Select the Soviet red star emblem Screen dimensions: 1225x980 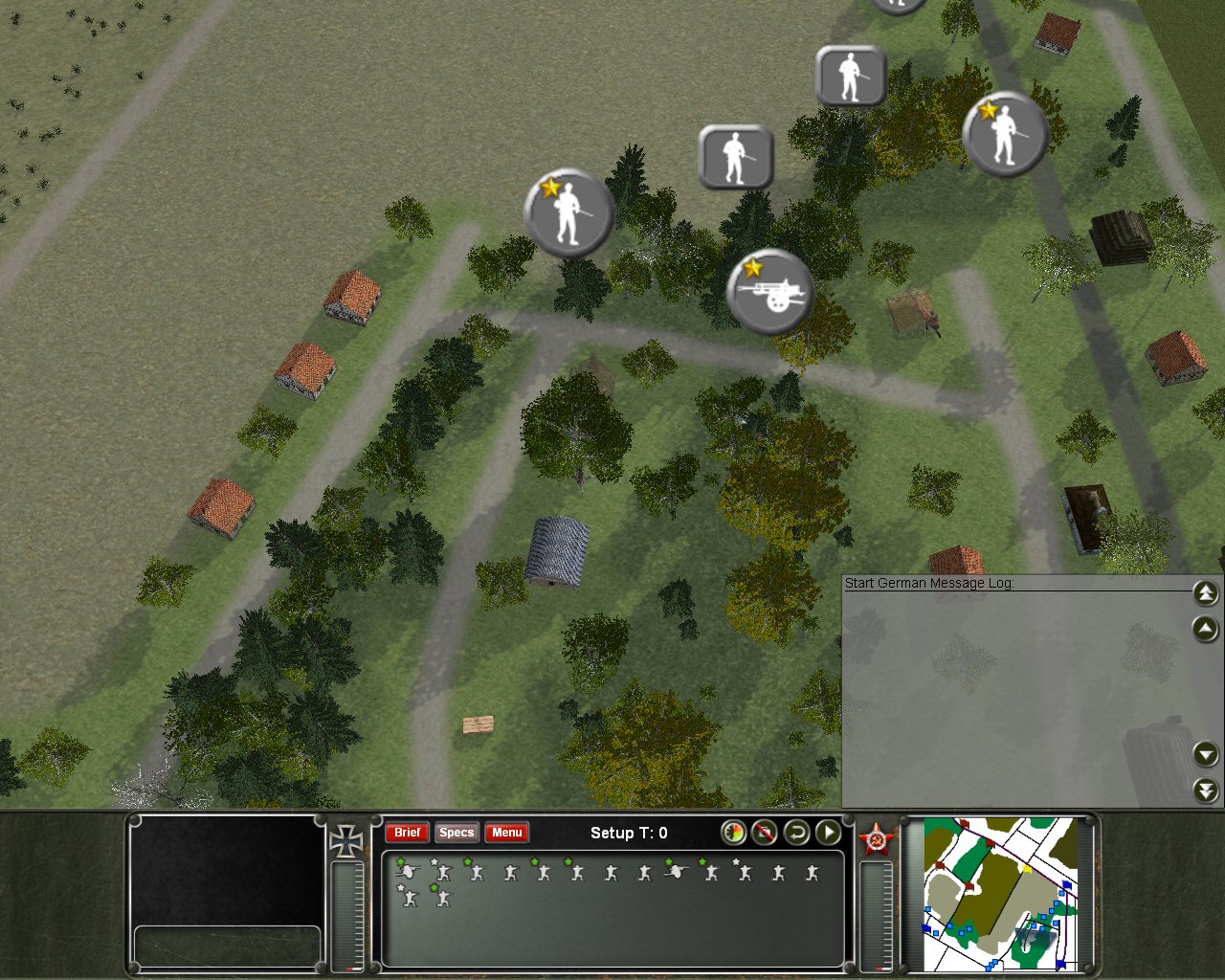[x=877, y=840]
